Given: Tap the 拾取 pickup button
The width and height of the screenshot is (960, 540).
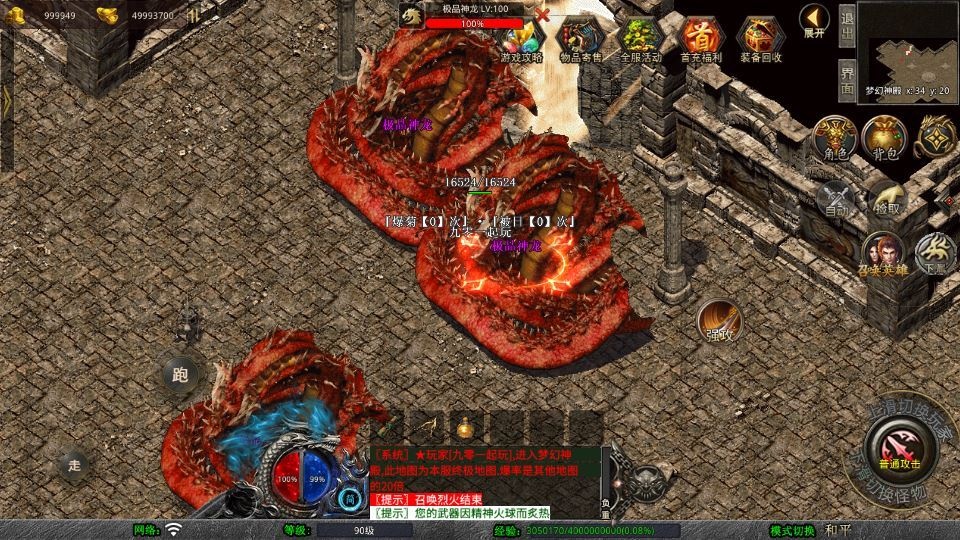Looking at the screenshot, I should click(x=885, y=197).
